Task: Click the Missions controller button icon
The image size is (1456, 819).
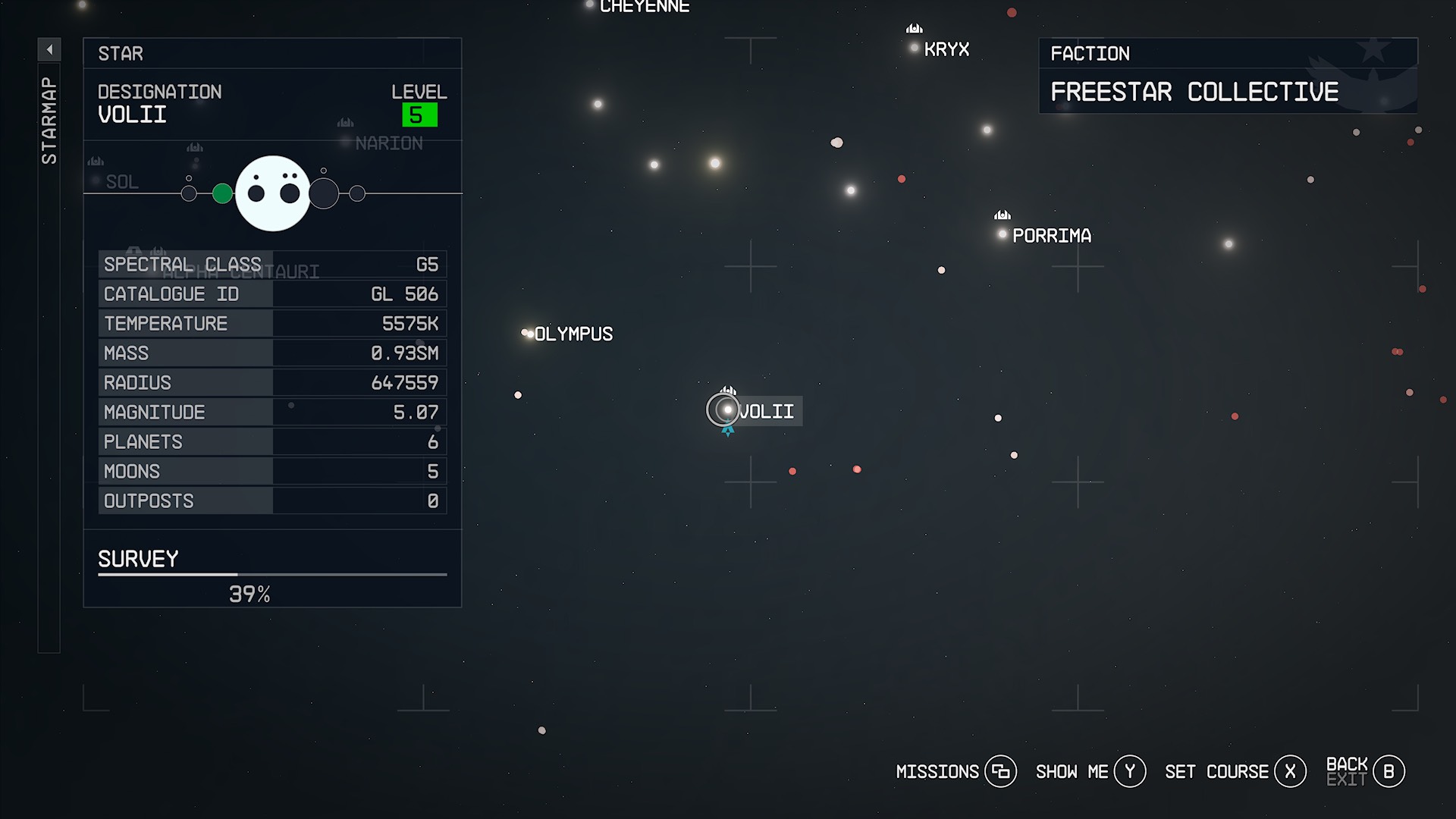Action: 1003,771
